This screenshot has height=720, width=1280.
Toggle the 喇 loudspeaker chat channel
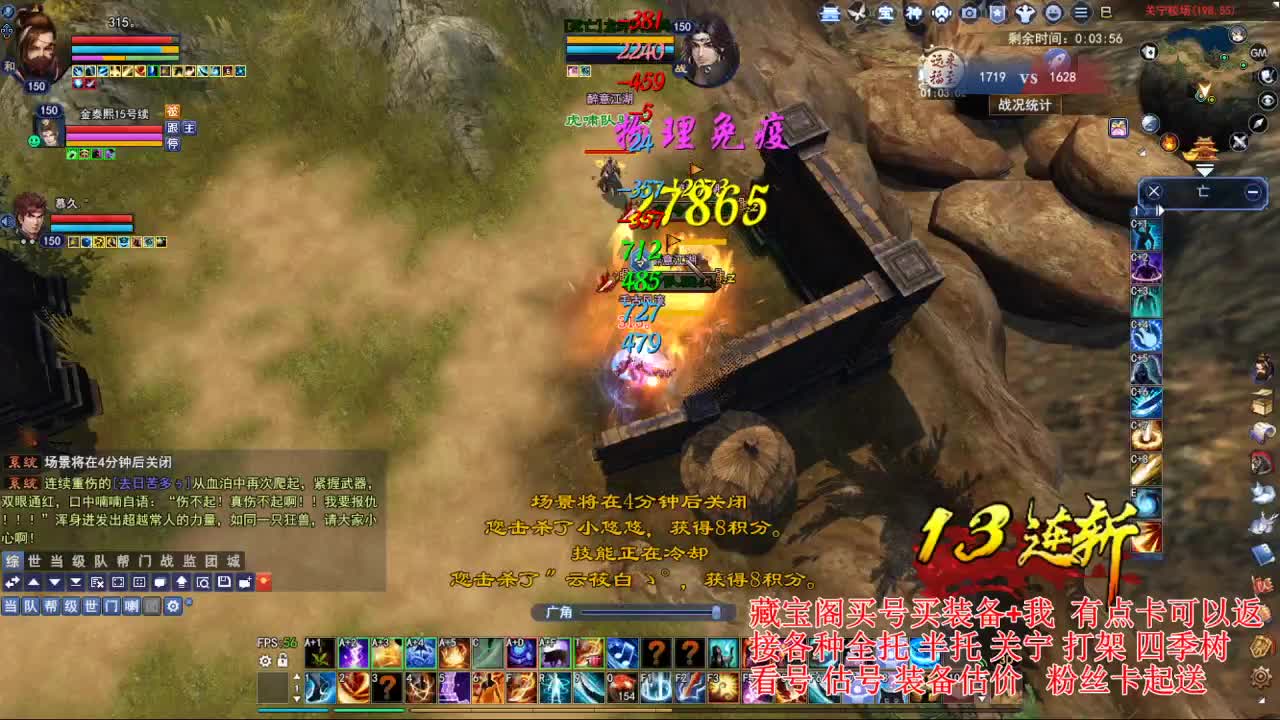(132, 606)
